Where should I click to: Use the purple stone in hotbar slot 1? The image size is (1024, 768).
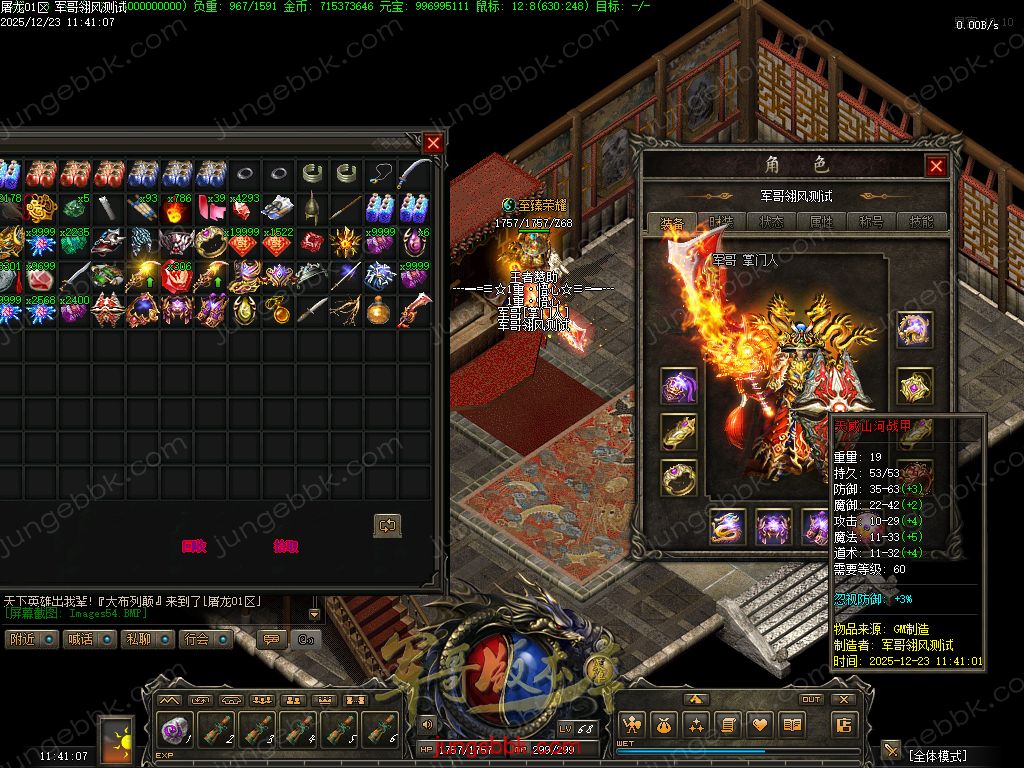pos(176,729)
